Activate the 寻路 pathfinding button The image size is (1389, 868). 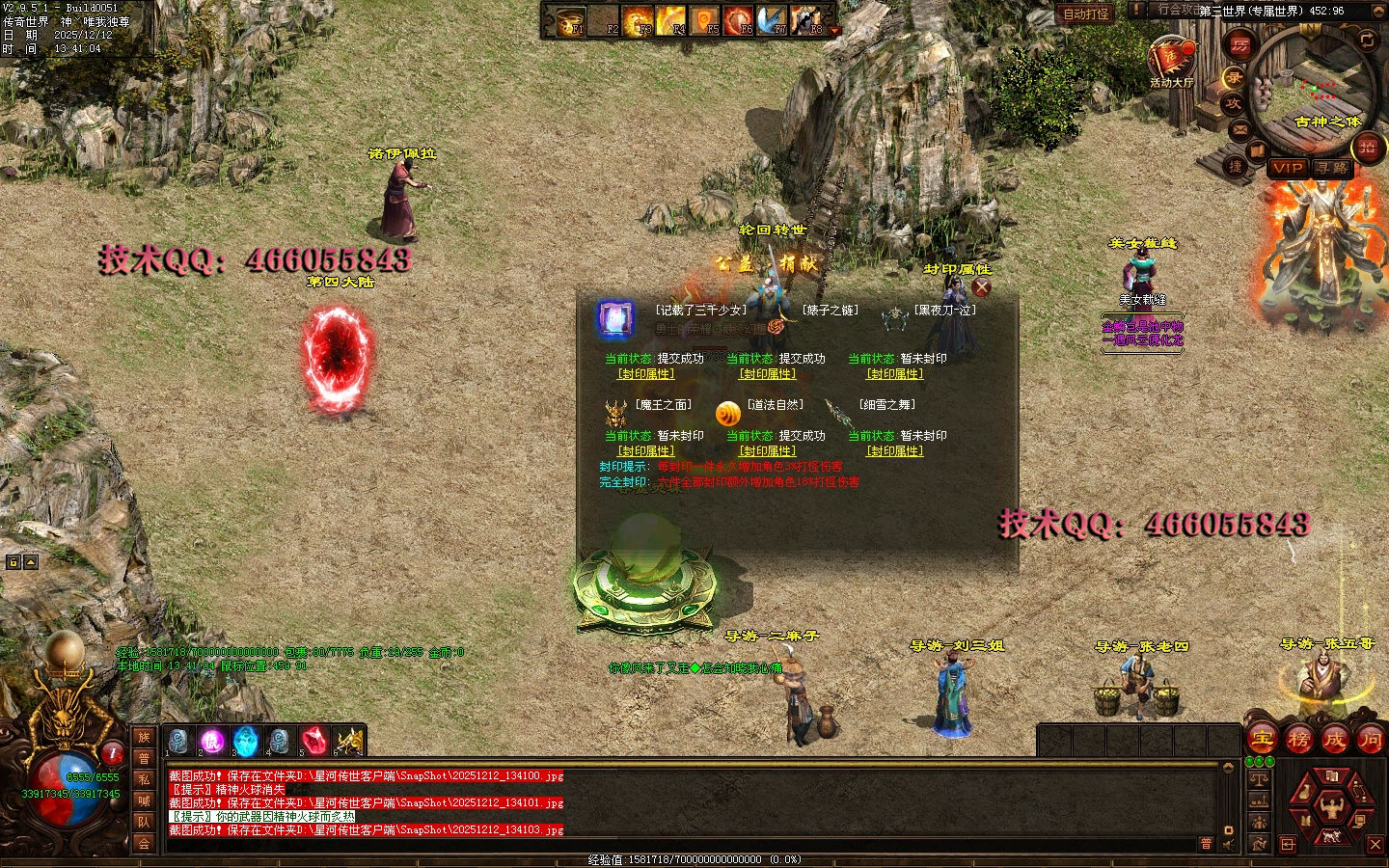tap(1332, 168)
